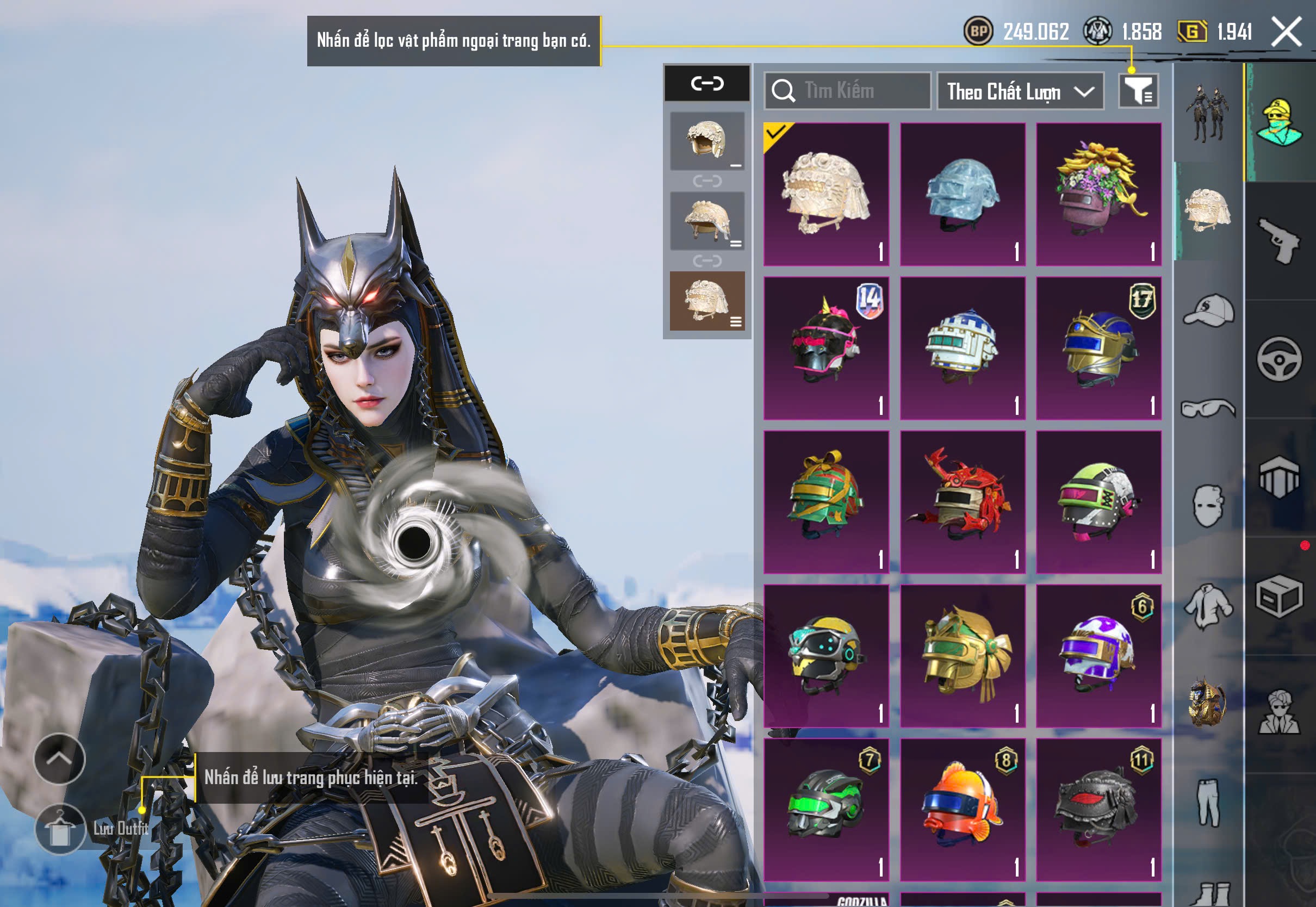The height and width of the screenshot is (907, 1316).
Task: Open the Theo Chất Lượng sort dropdown
Action: (1020, 91)
